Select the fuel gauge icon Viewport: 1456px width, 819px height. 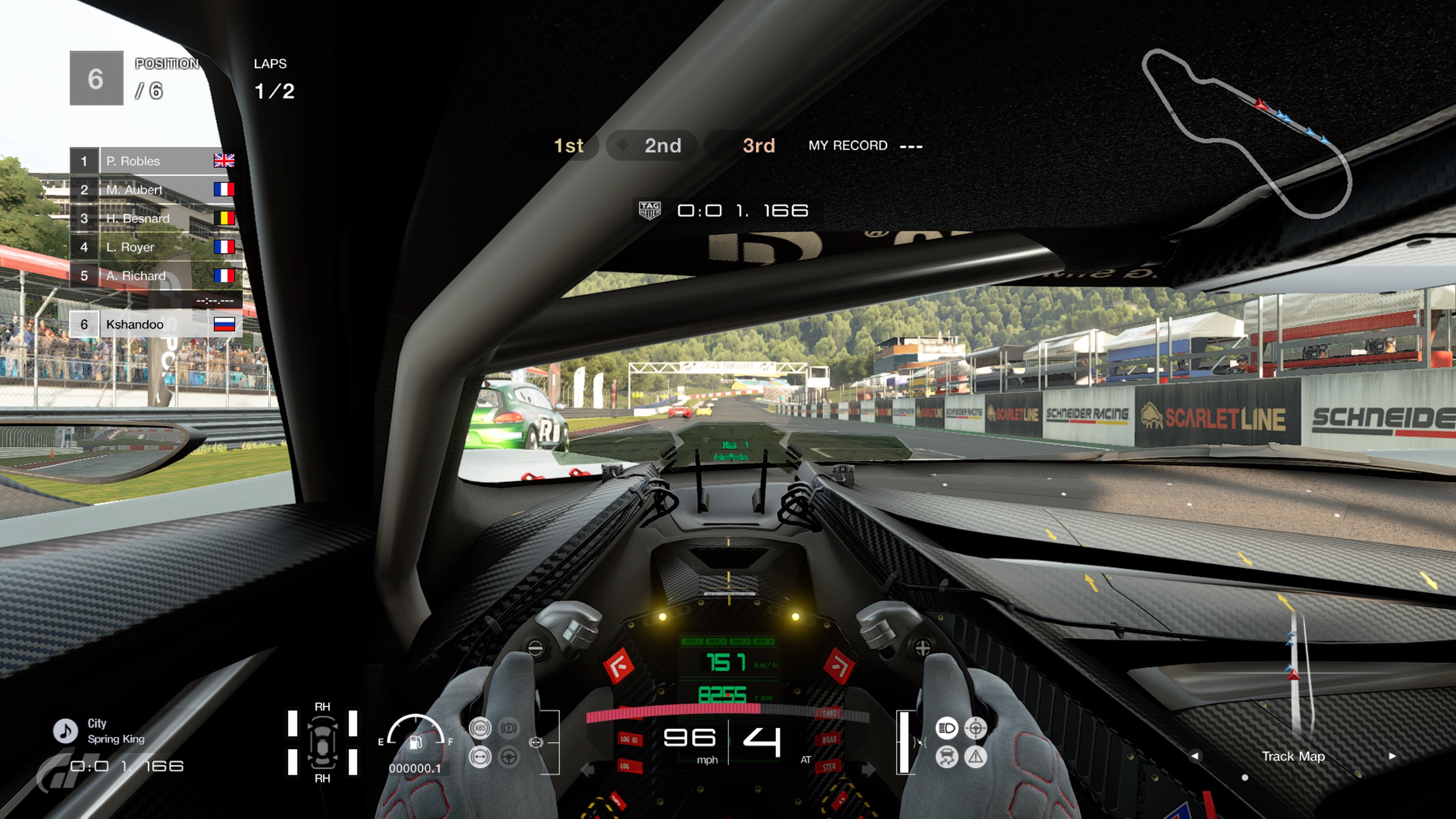coord(416,741)
